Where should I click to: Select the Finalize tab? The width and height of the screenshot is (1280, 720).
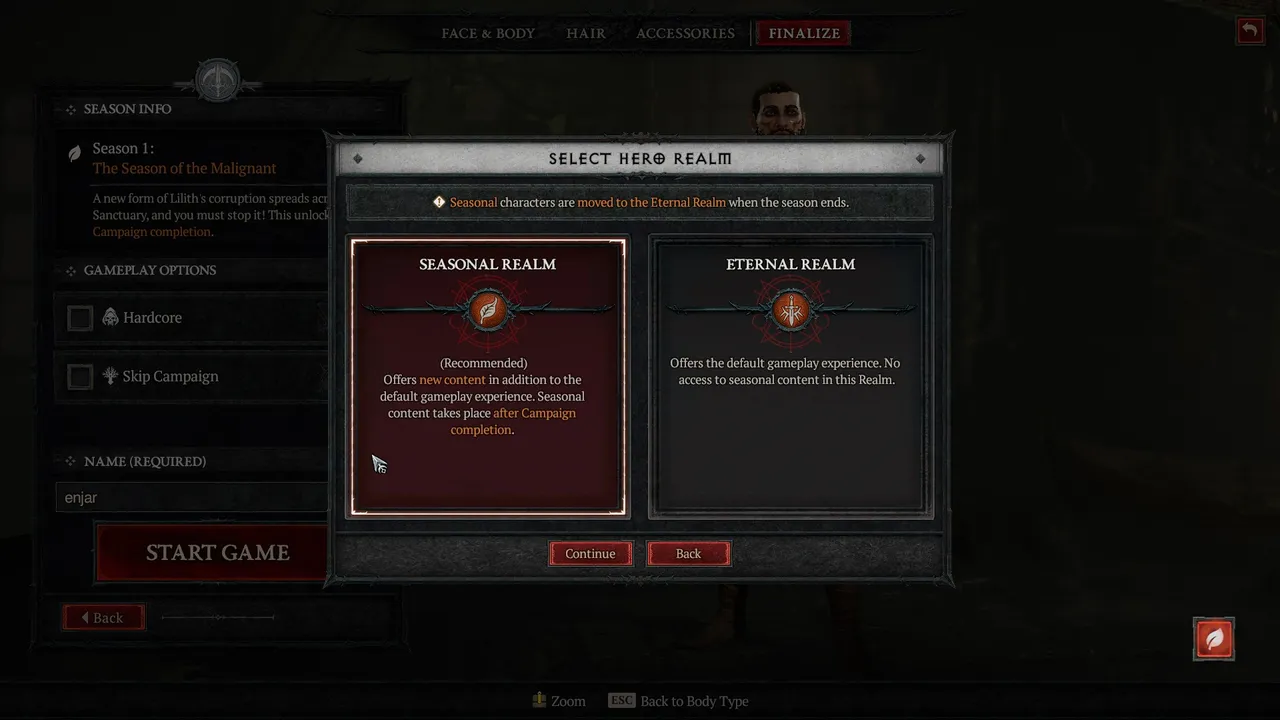pyautogui.click(x=804, y=33)
